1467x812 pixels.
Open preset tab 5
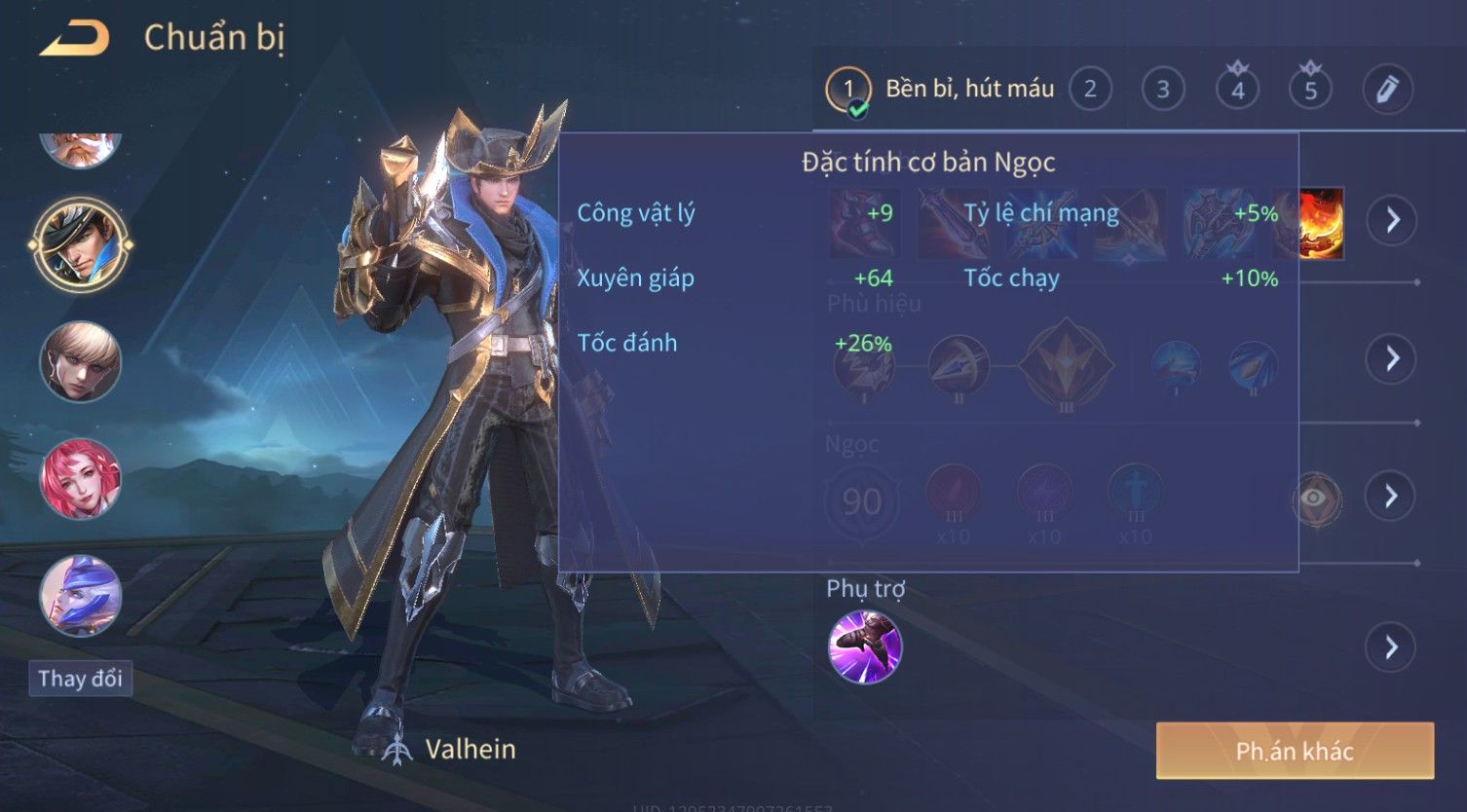pyautogui.click(x=1310, y=90)
